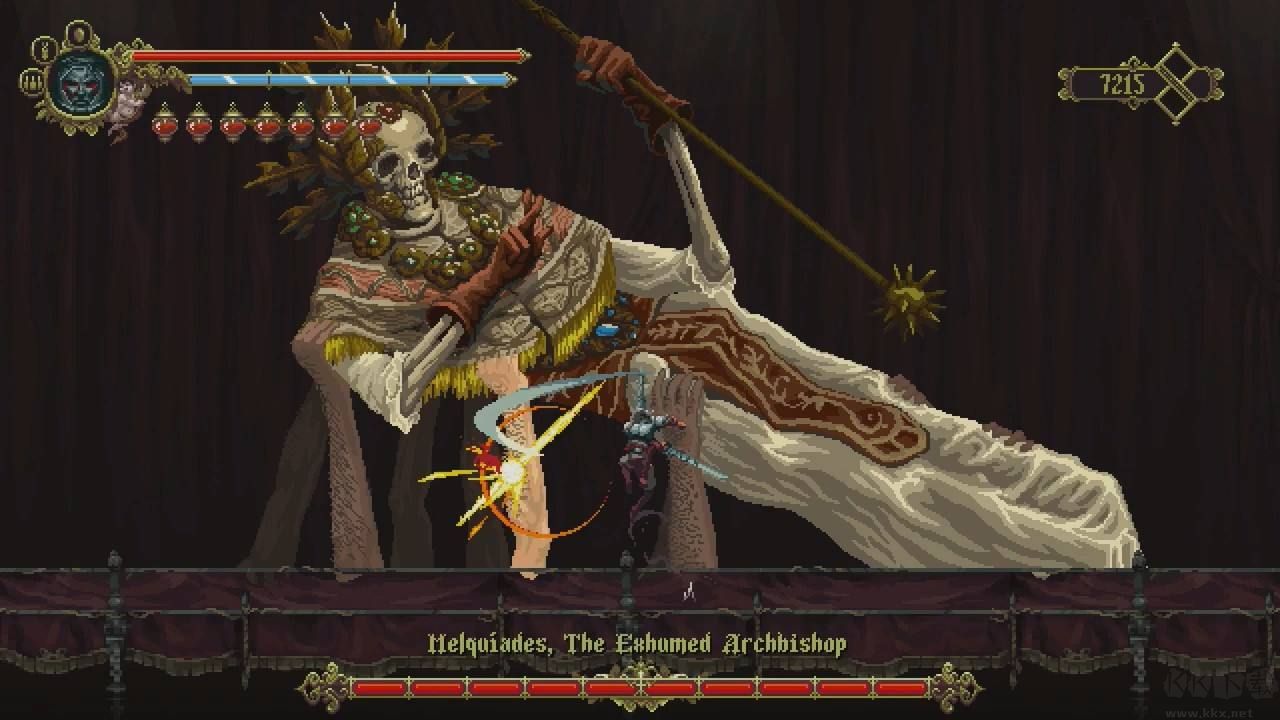The height and width of the screenshot is (720, 1280).
Task: Click the second flask to toggle it
Action: tap(199, 124)
